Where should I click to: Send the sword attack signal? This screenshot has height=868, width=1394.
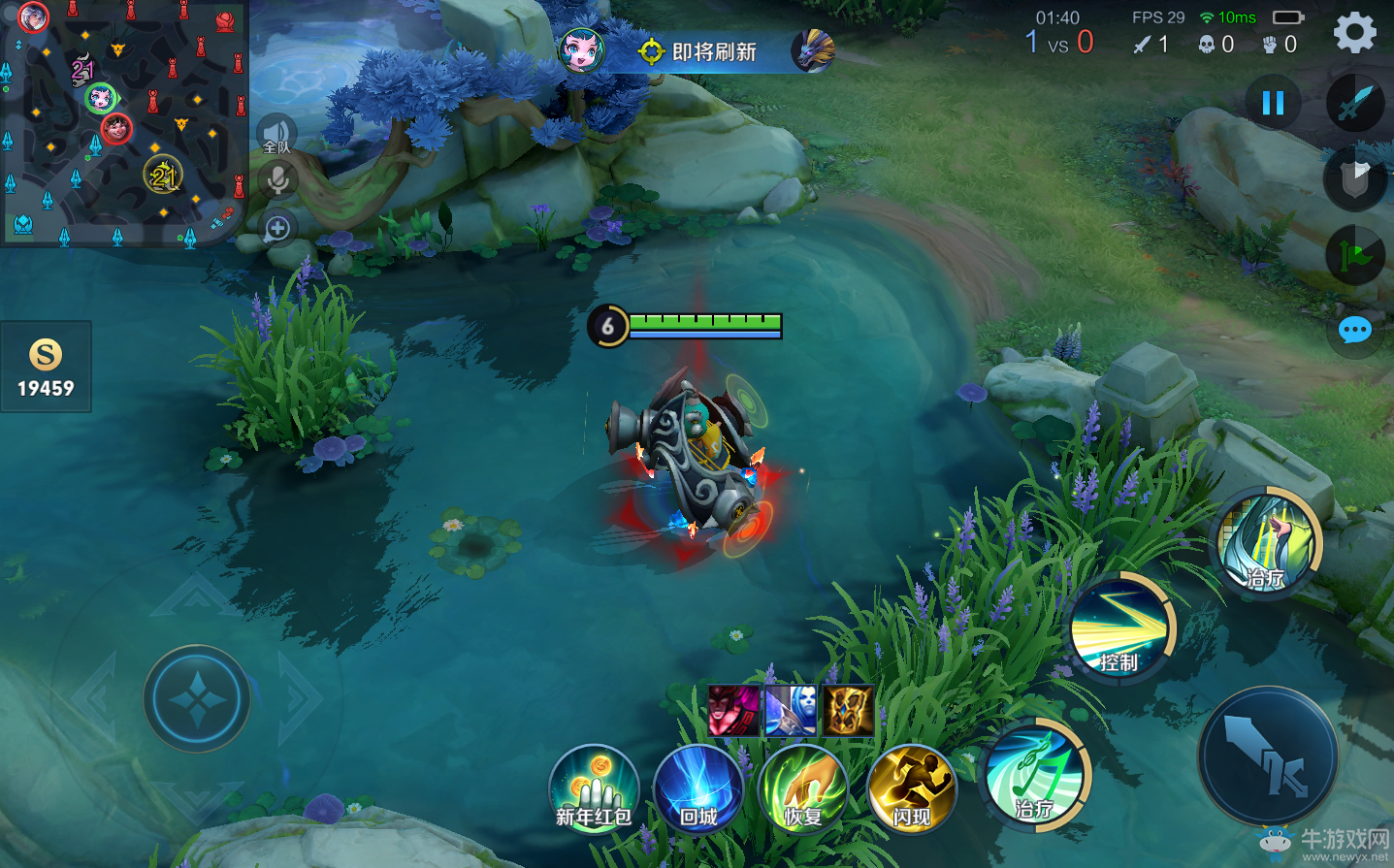pos(1354,102)
